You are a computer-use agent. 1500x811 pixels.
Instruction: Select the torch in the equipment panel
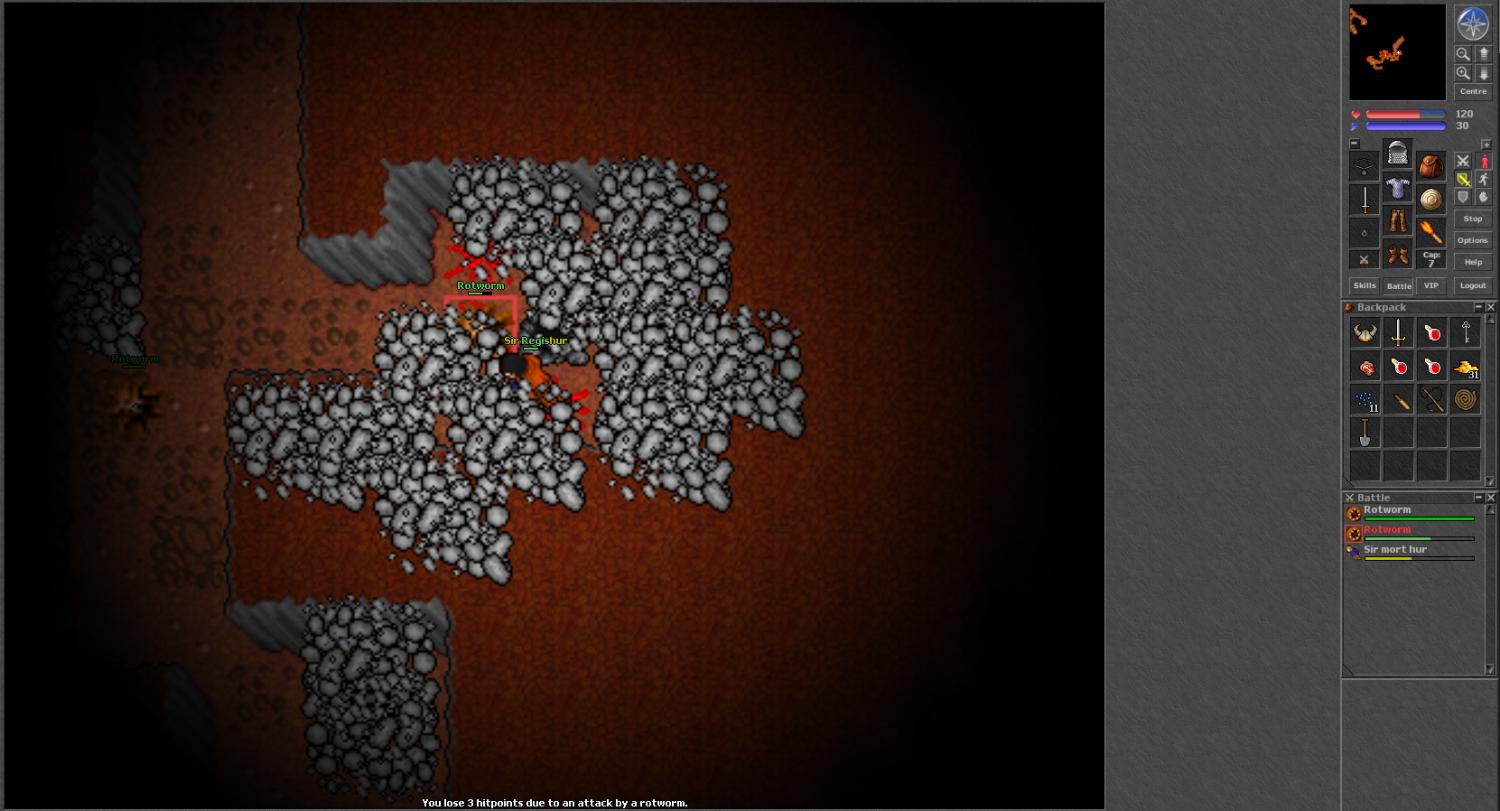pos(1431,232)
